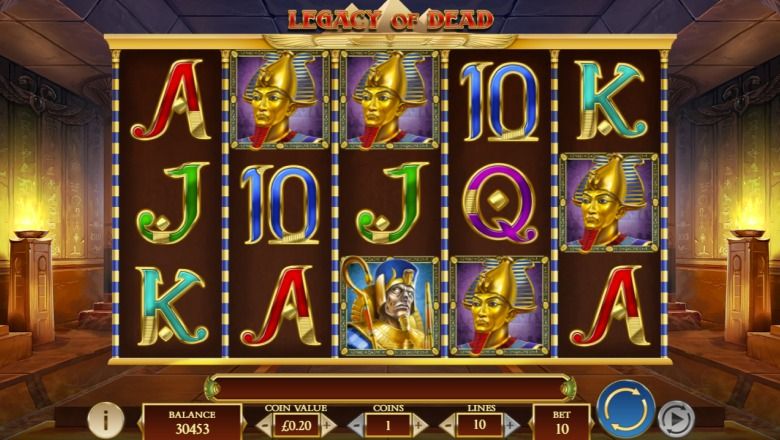Open the paytable info button
Screen dimensions: 780x440
click(106, 420)
